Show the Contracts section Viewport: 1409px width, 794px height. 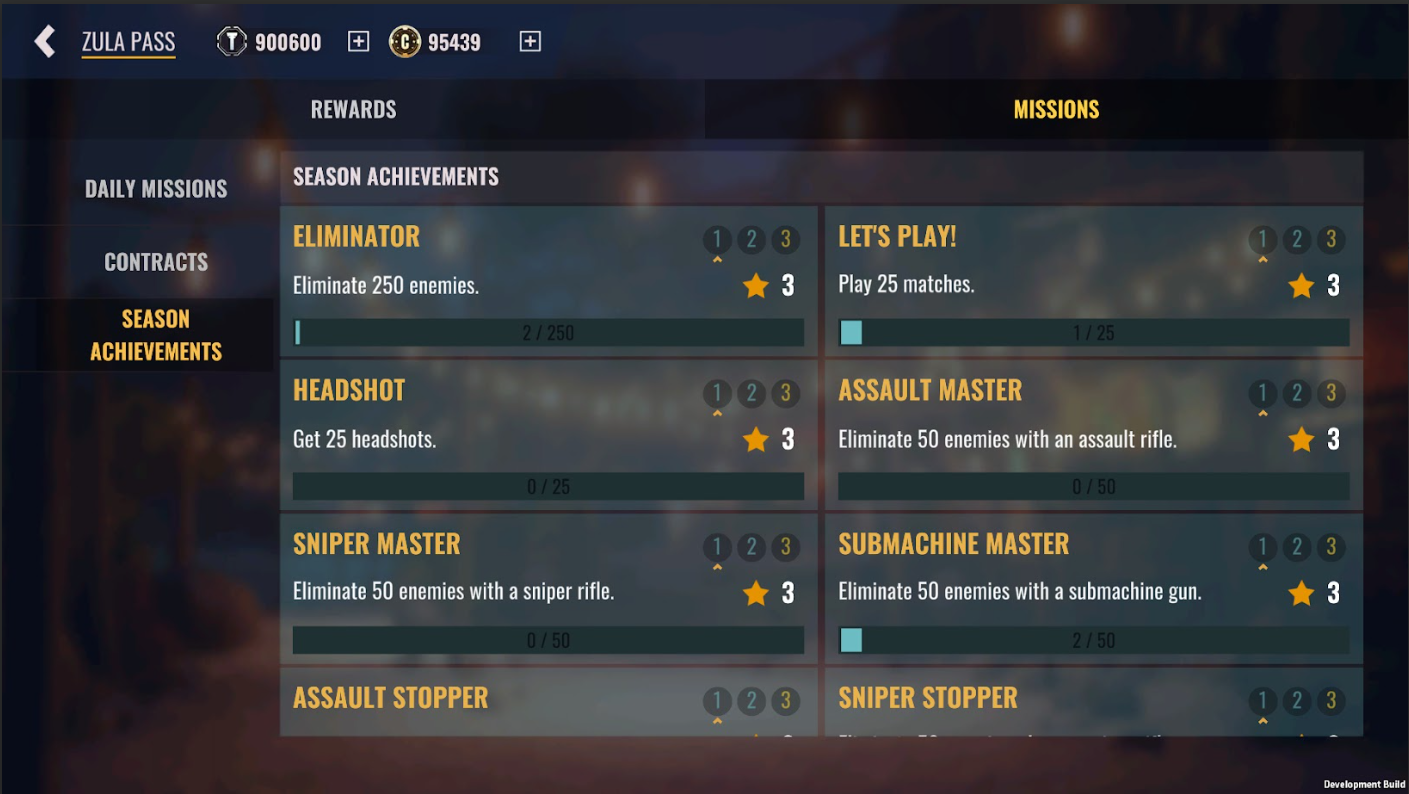tap(156, 262)
